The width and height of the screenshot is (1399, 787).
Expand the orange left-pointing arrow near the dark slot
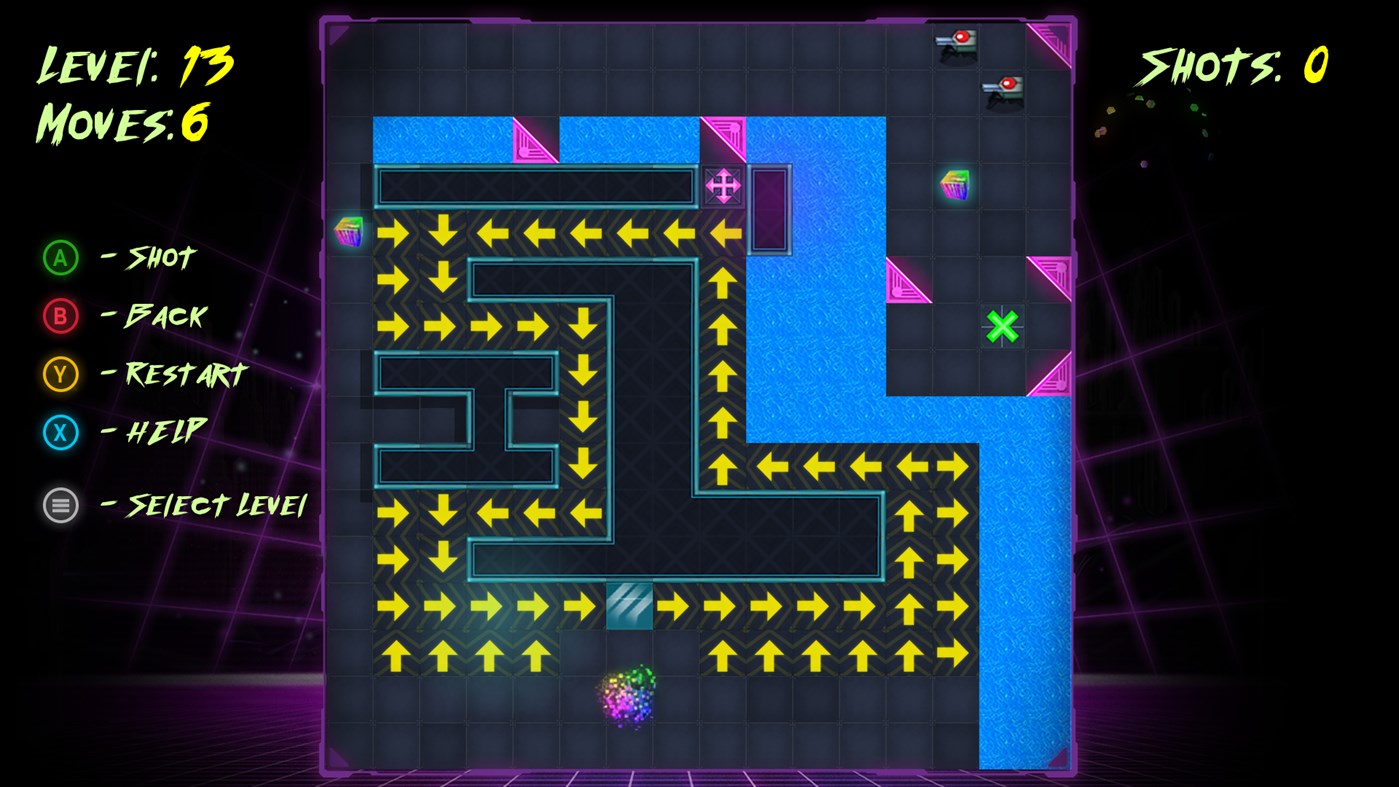[x=724, y=232]
